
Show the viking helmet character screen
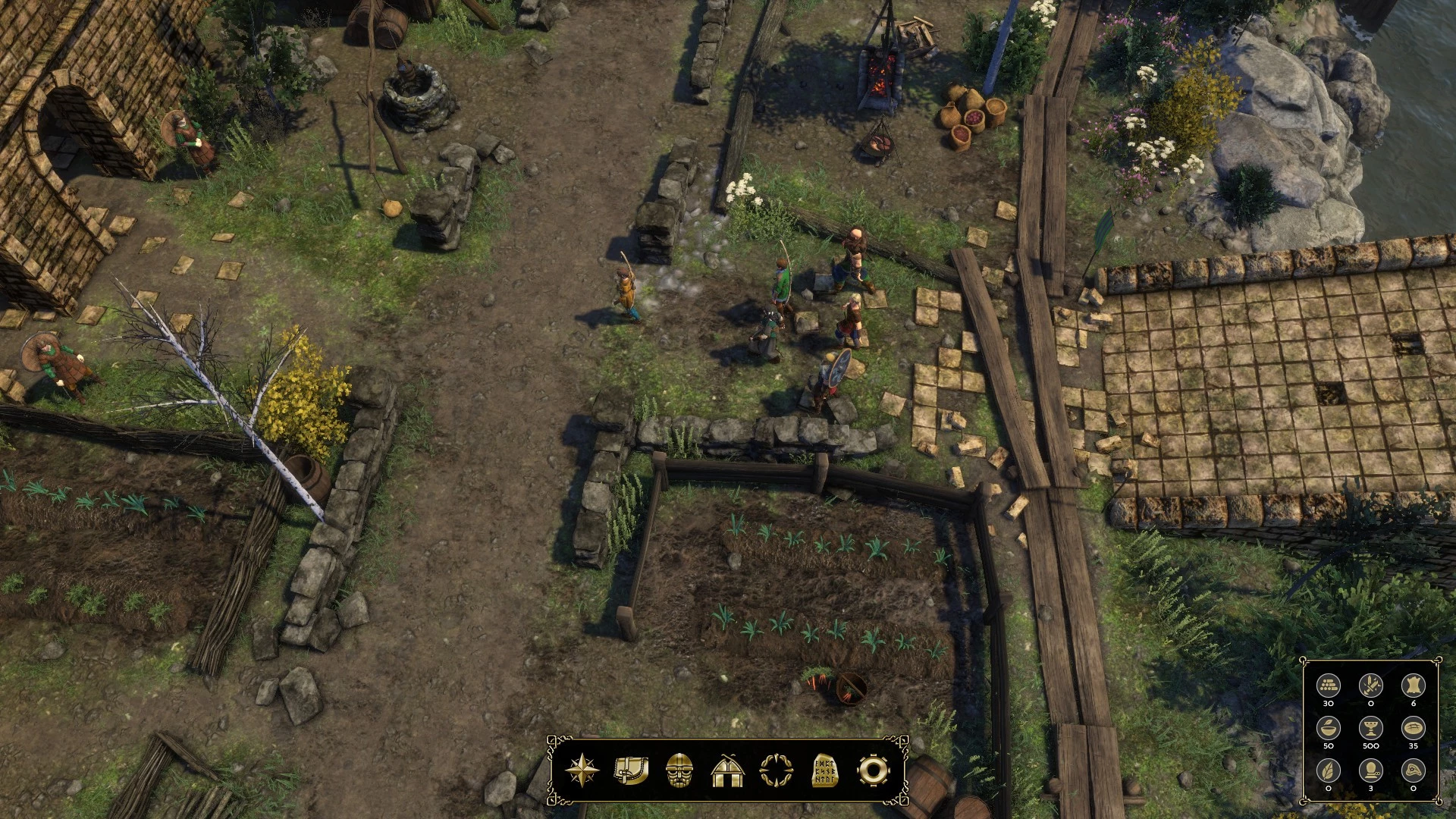[x=679, y=770]
